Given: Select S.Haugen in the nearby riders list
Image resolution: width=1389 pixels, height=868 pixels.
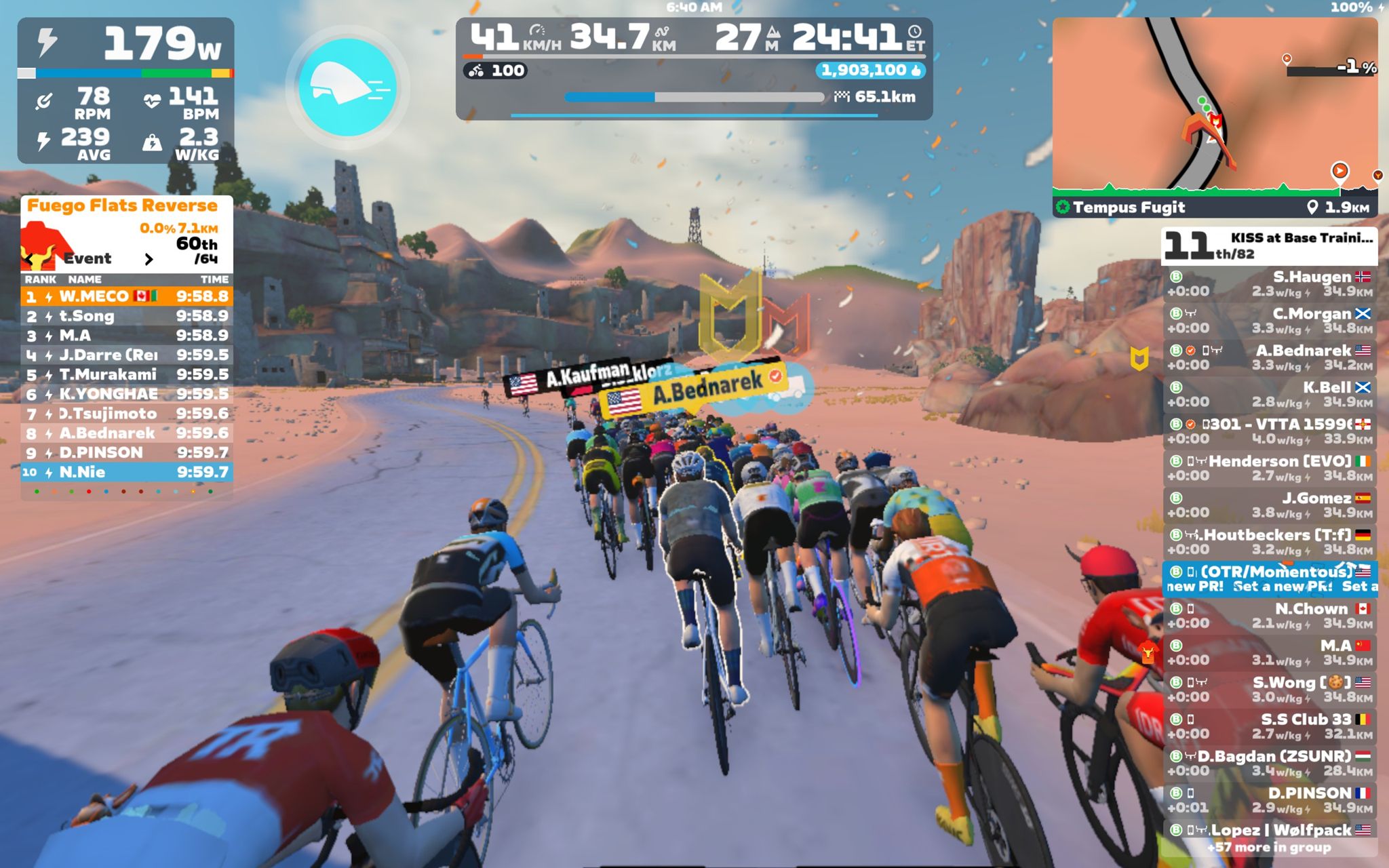Looking at the screenshot, I should coord(1270,284).
